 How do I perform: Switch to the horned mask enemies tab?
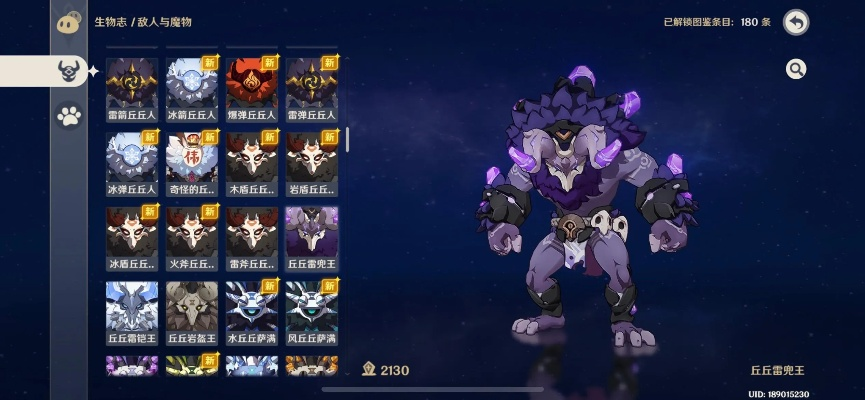coord(69,70)
